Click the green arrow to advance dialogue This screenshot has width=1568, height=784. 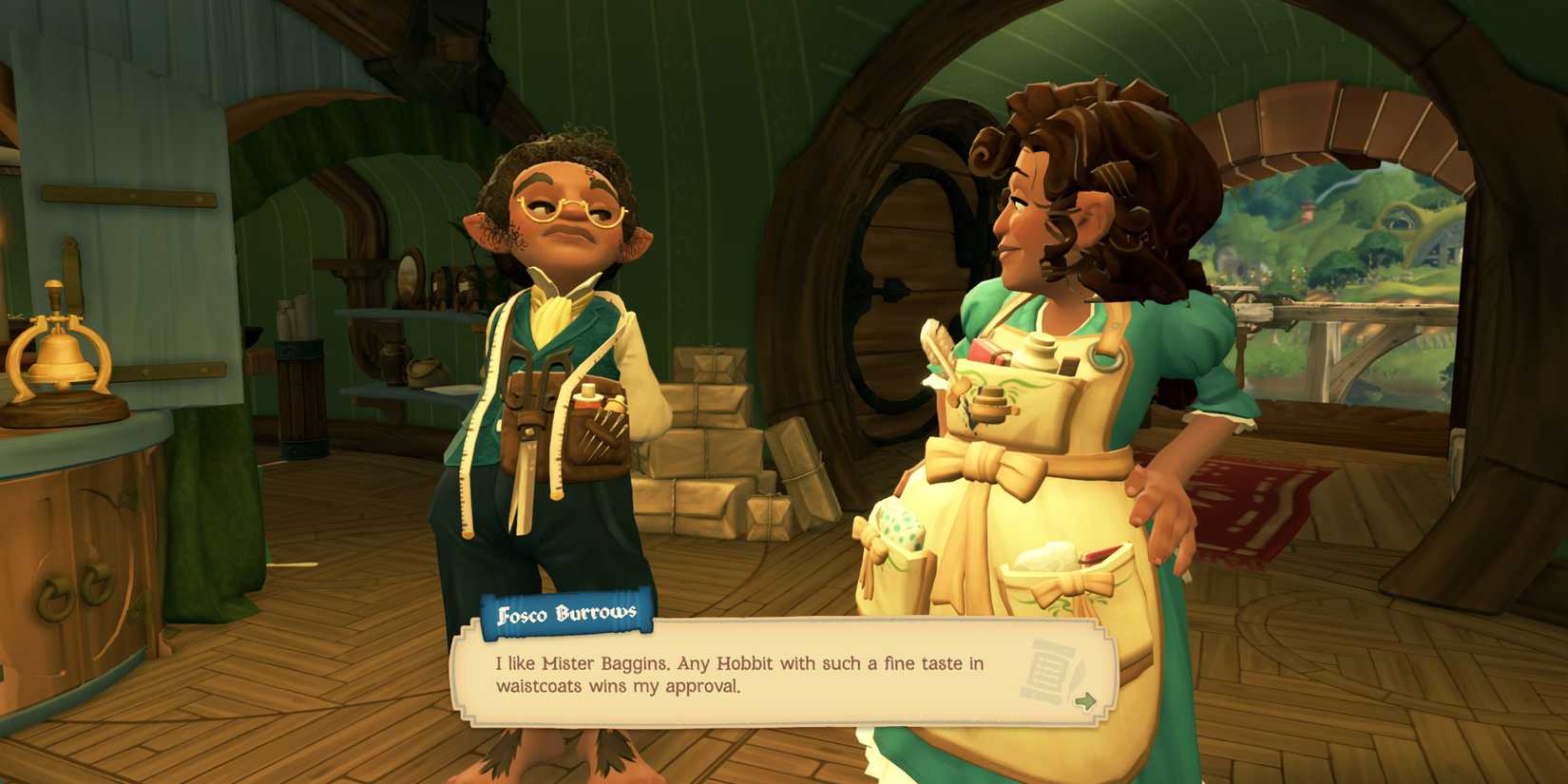(1084, 702)
